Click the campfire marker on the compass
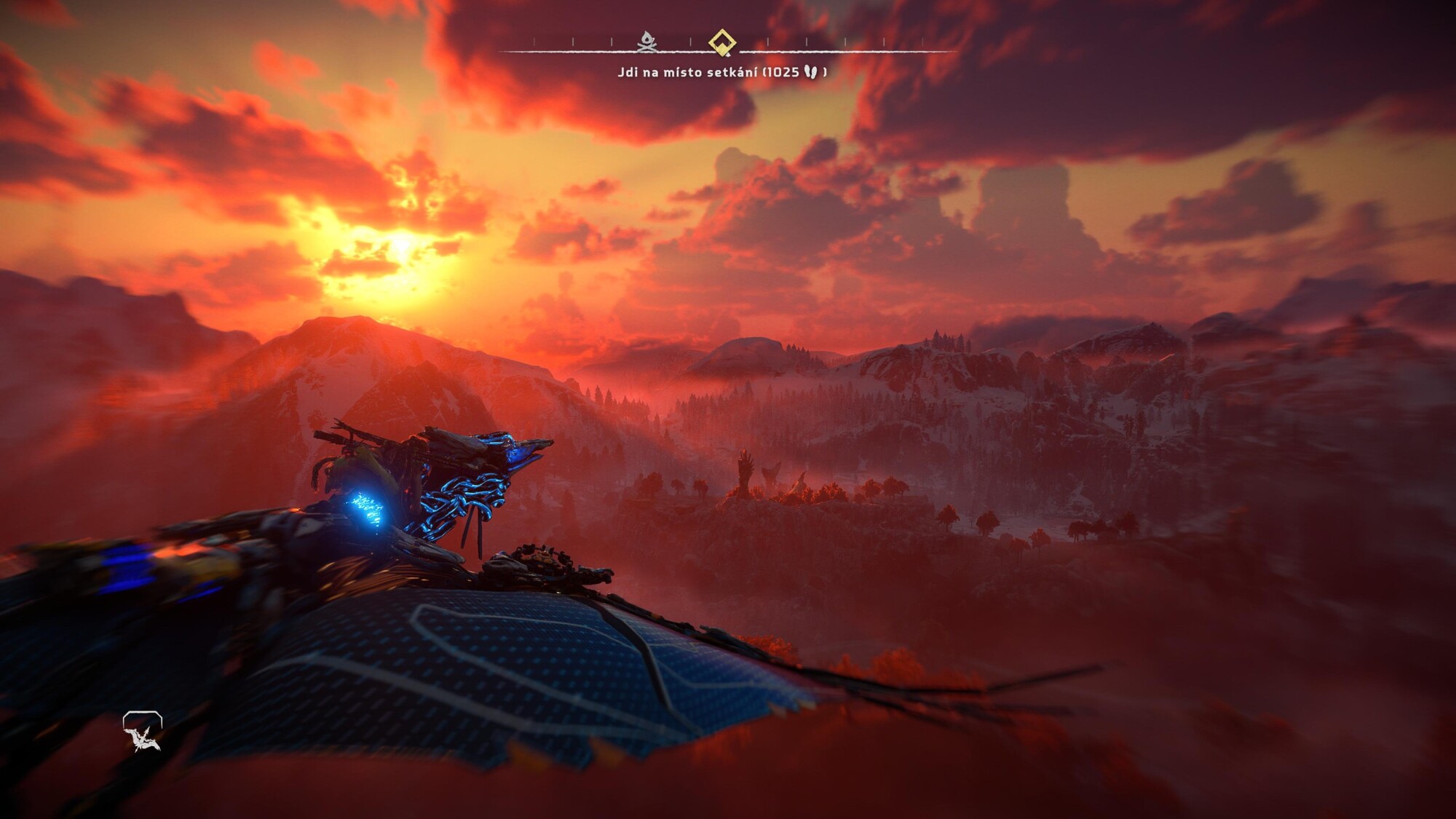The image size is (1456, 819). click(x=646, y=42)
